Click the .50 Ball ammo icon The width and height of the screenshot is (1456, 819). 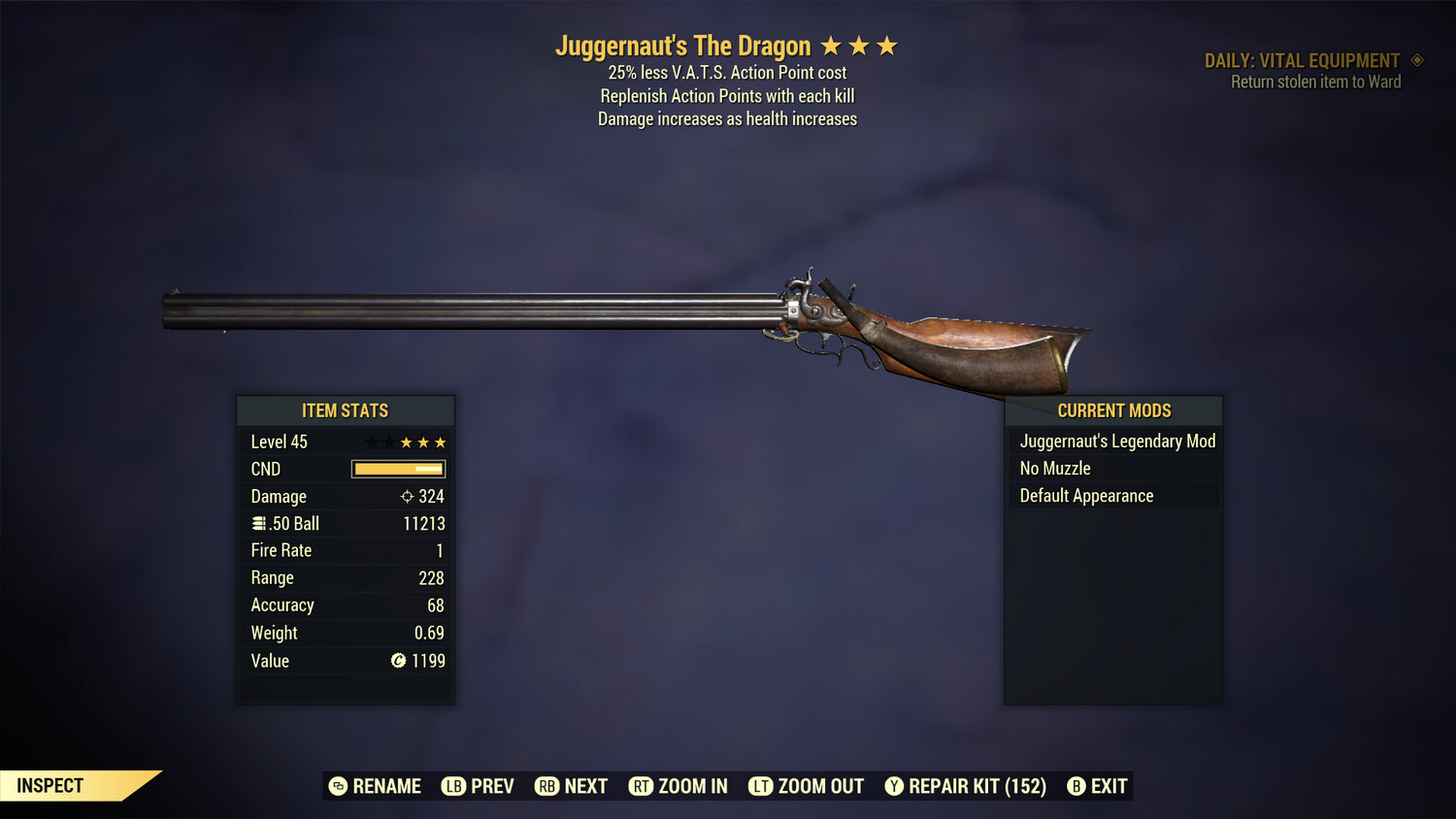258,523
